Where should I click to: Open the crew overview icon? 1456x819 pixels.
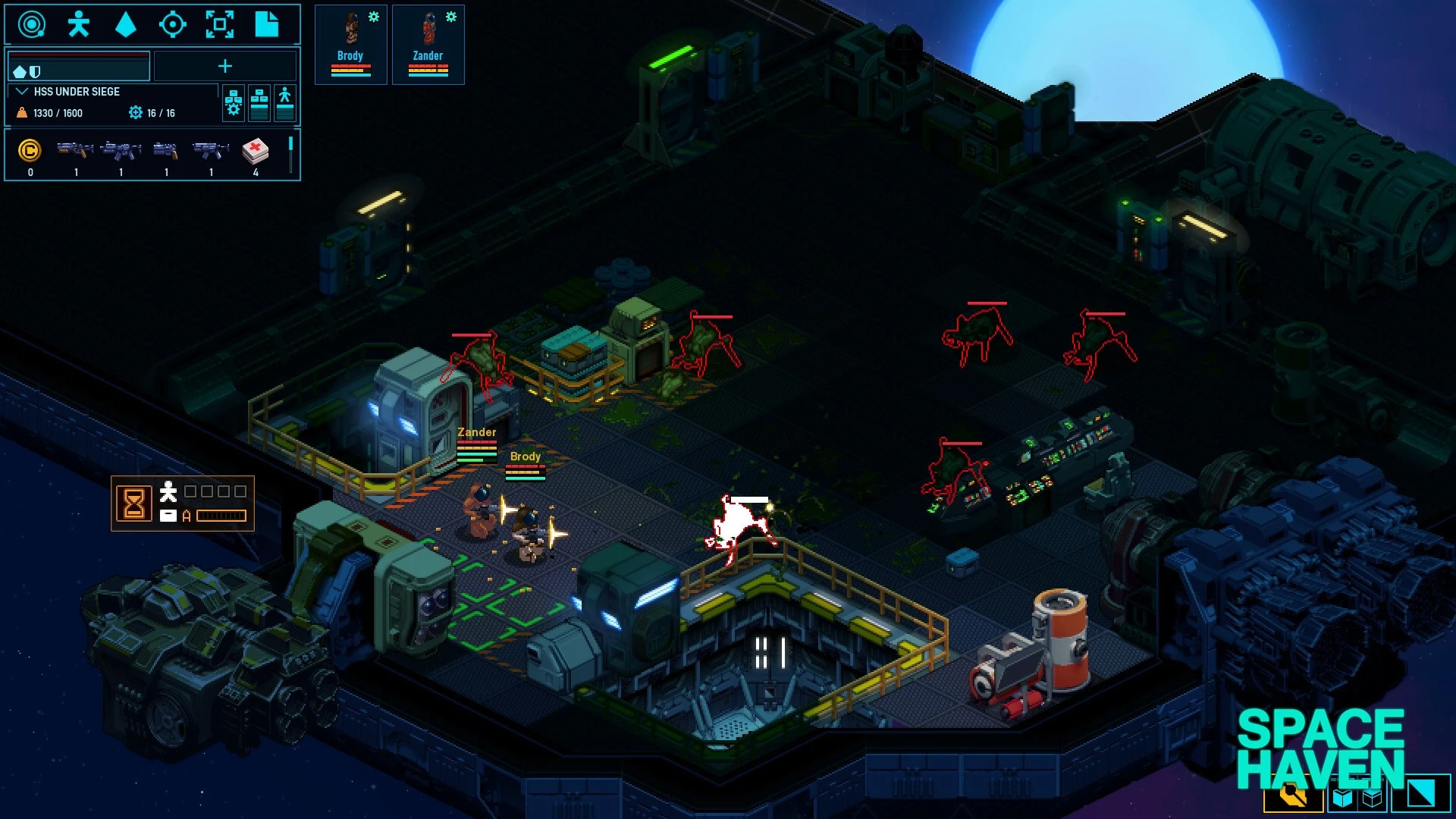pos(78,25)
